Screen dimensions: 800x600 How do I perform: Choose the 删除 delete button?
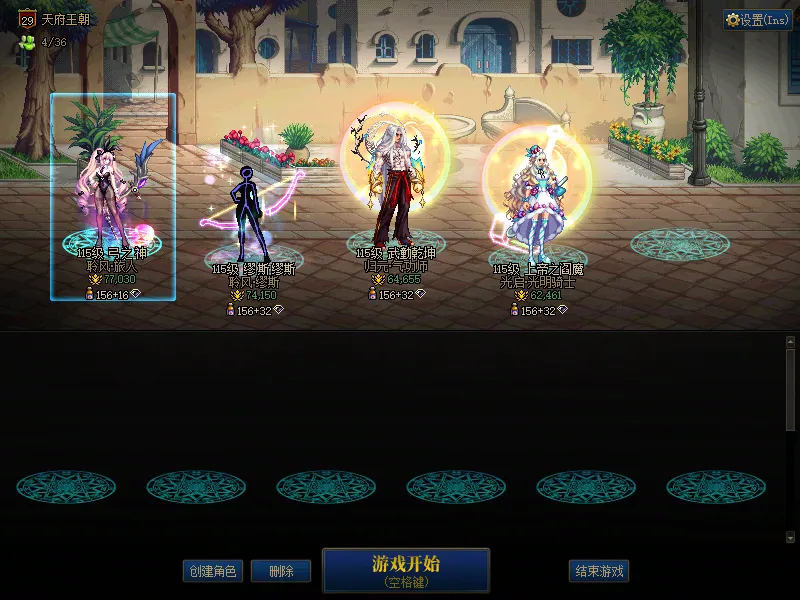coord(281,571)
